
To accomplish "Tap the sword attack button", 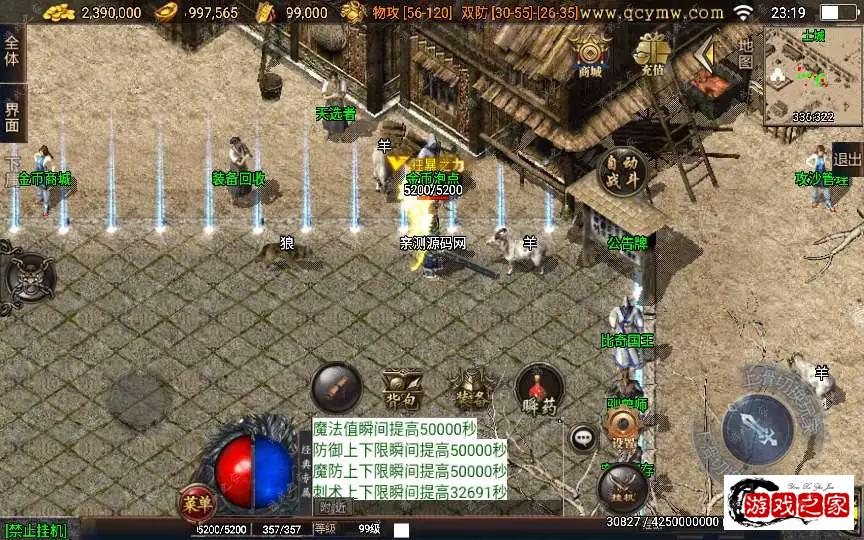I will (x=757, y=426).
